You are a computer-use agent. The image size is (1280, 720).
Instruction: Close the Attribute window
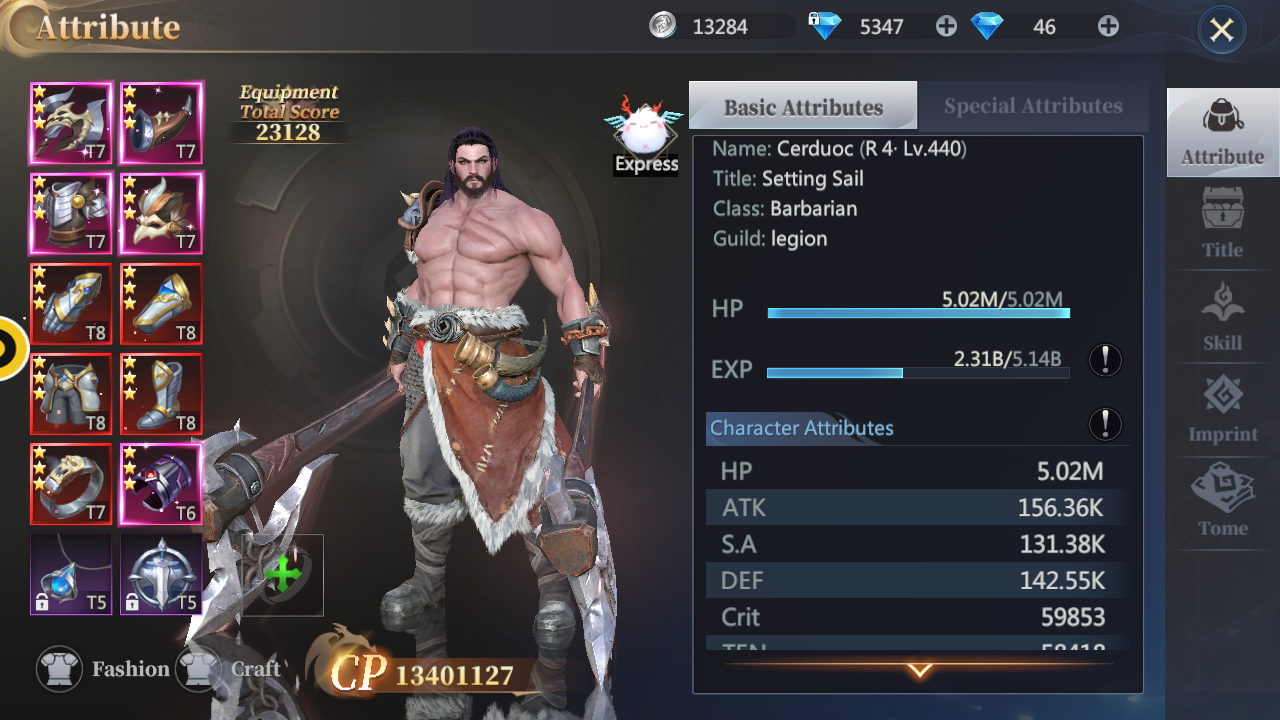1221,30
